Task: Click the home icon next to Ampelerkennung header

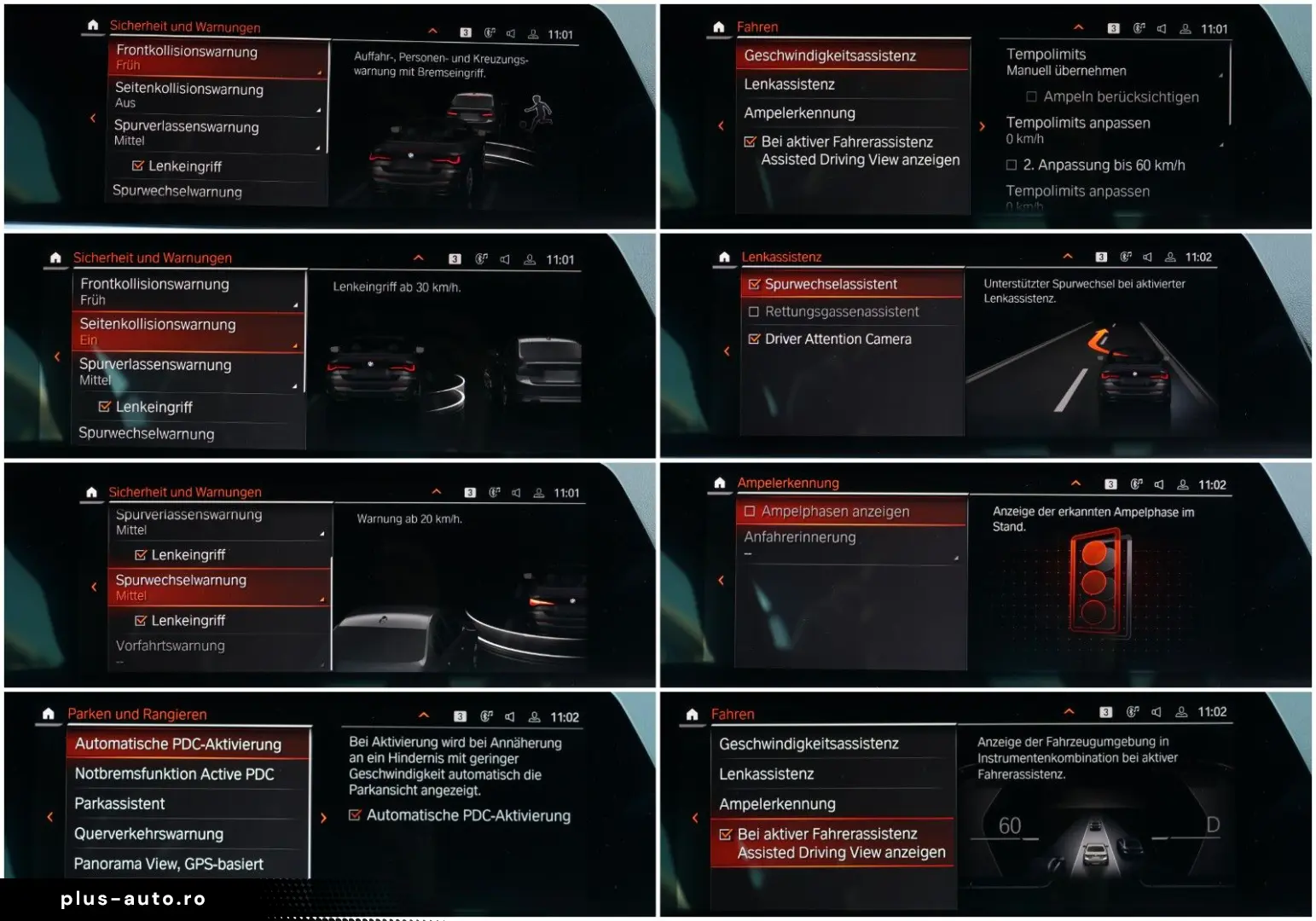Action: click(720, 484)
